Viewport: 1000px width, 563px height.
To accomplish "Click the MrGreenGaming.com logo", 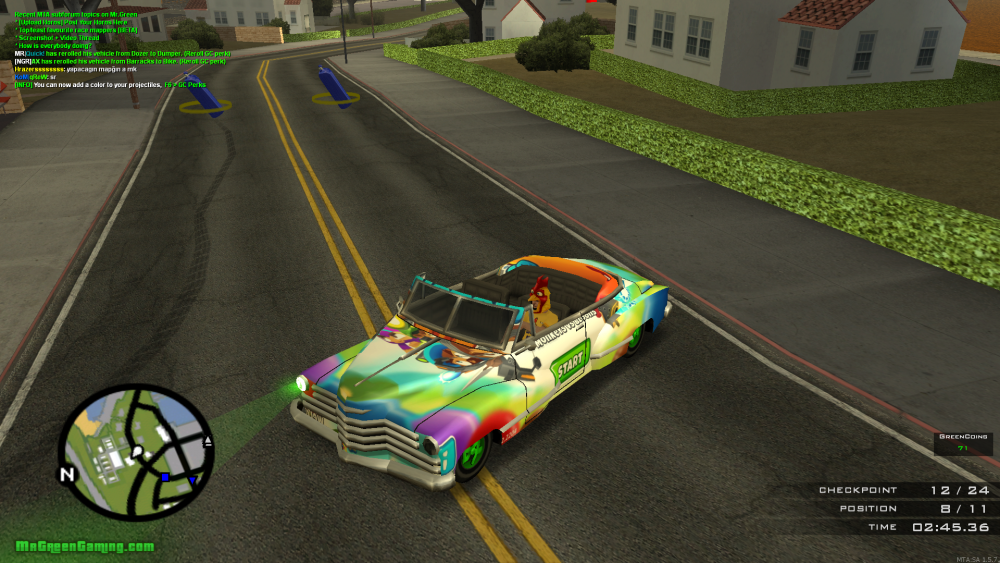I will coord(85,547).
